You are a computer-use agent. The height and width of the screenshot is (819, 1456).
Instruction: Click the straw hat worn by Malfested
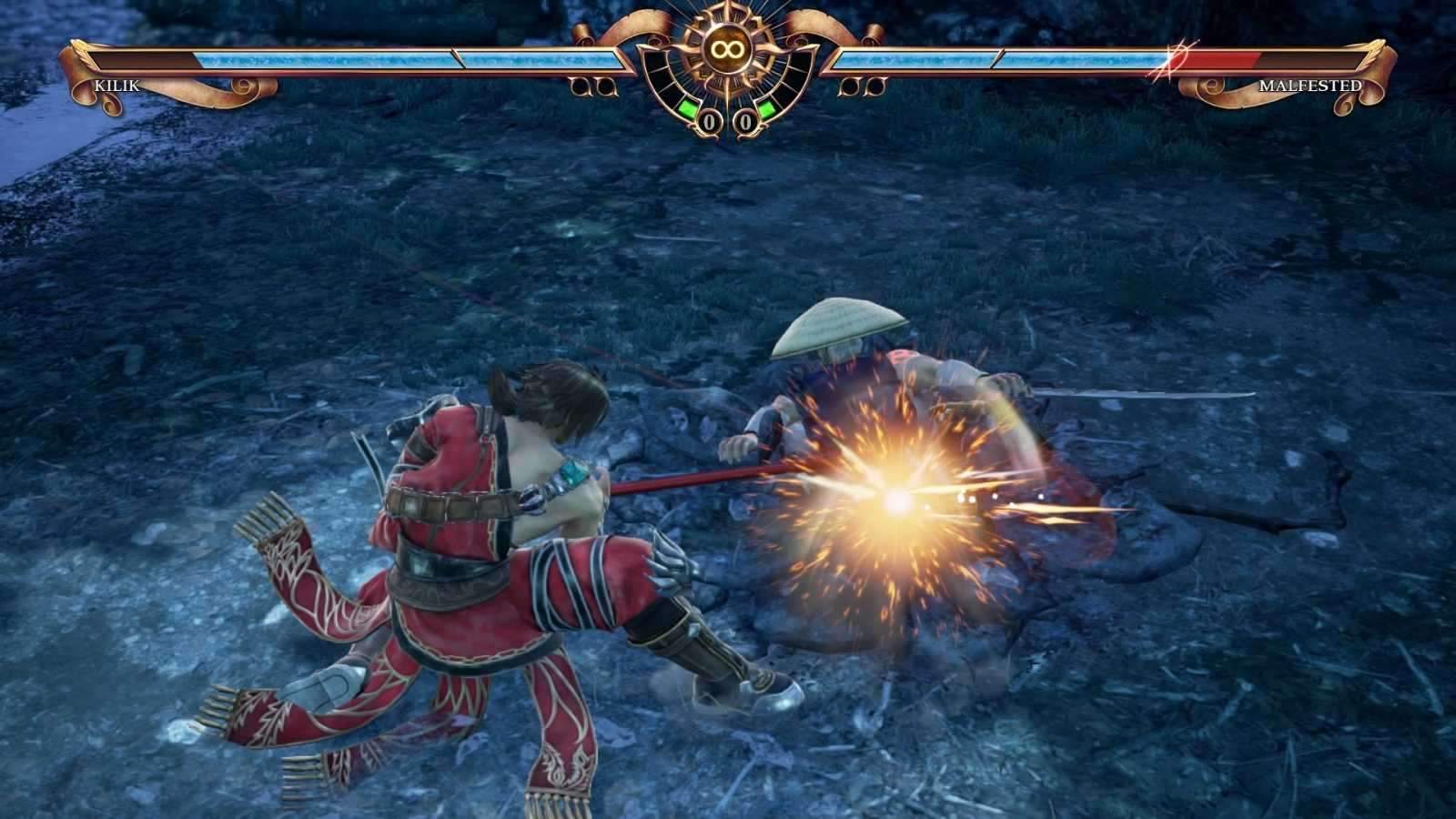pos(837,328)
